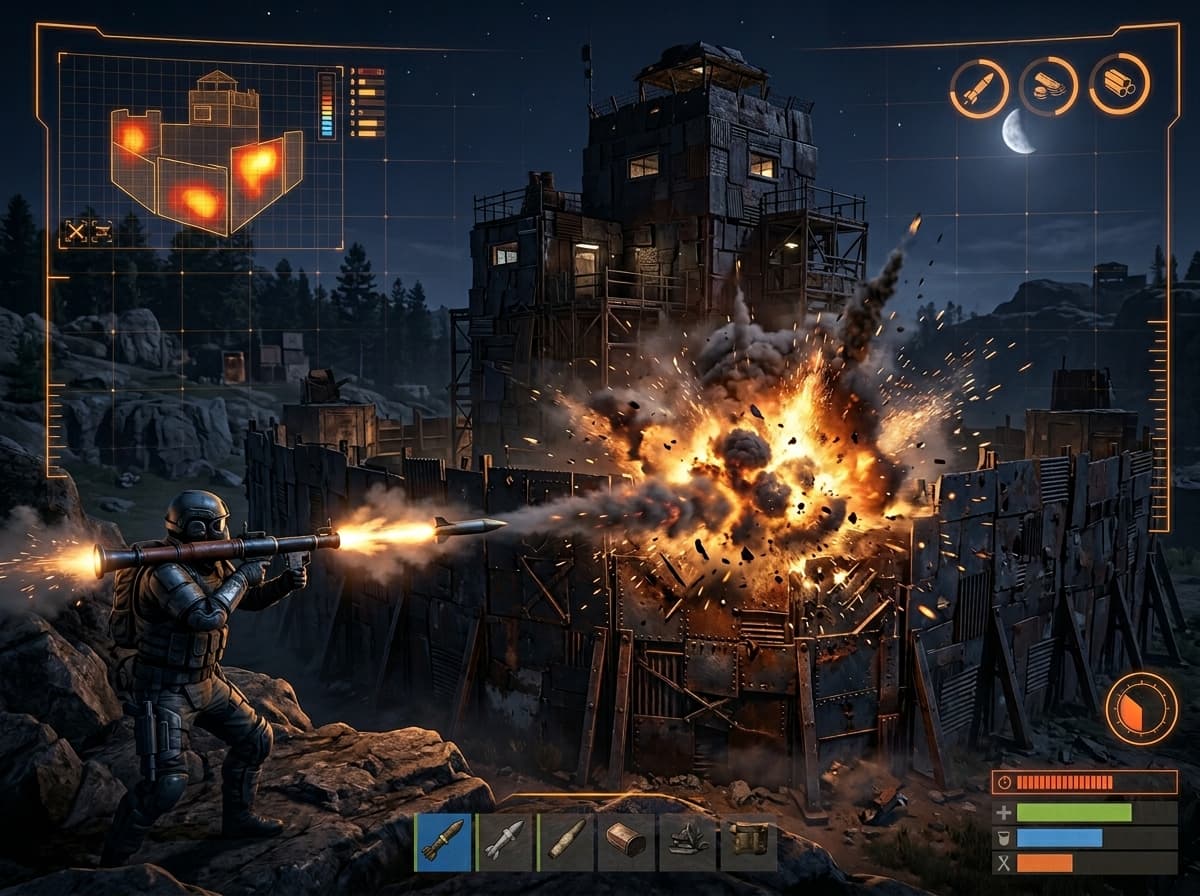Click the circular rocket ammo icon
Image resolution: width=1200 pixels, height=896 pixels.
(979, 88)
